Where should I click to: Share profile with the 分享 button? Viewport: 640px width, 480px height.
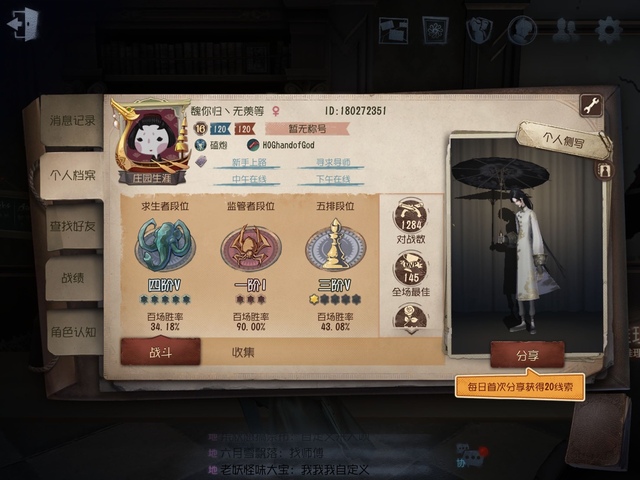pyautogui.click(x=527, y=355)
